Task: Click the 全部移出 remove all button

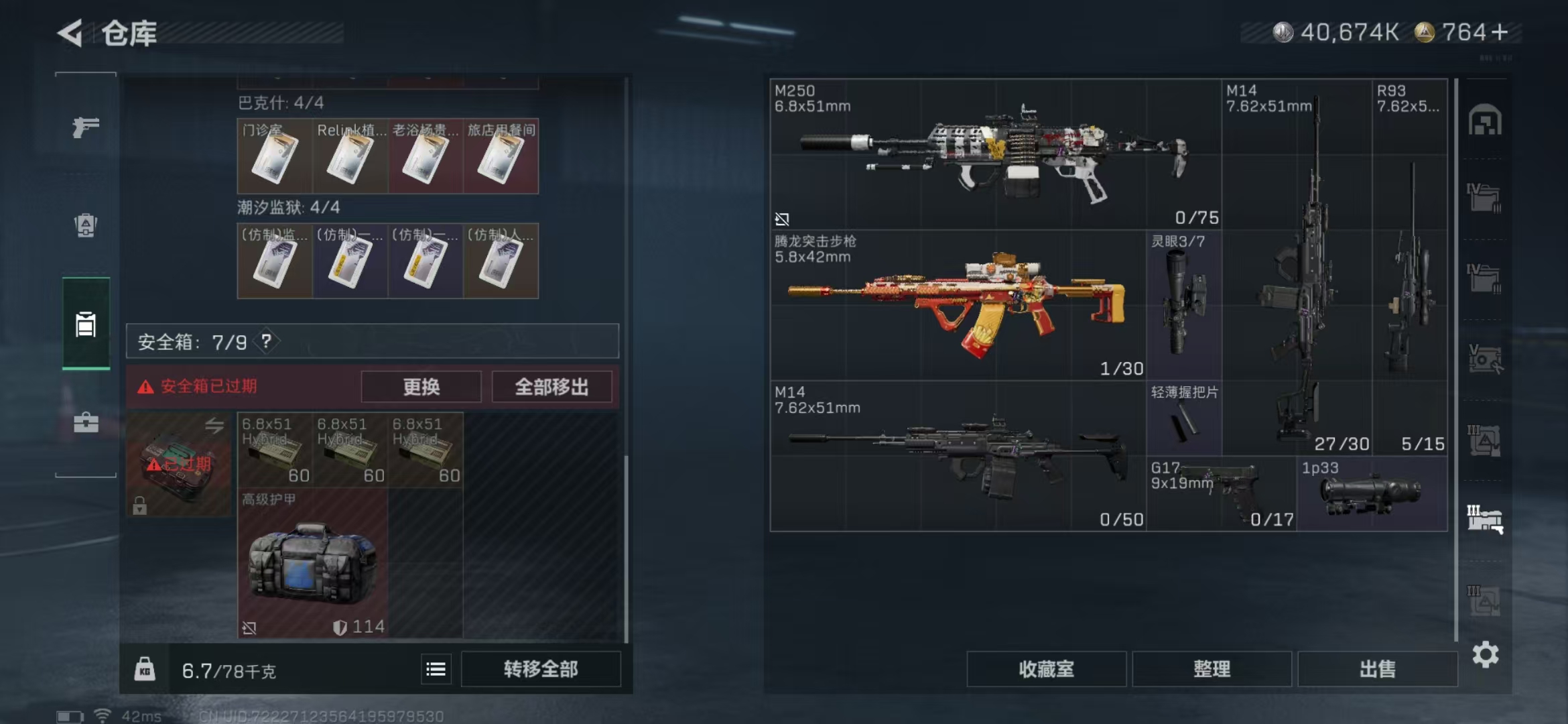Action: point(551,387)
